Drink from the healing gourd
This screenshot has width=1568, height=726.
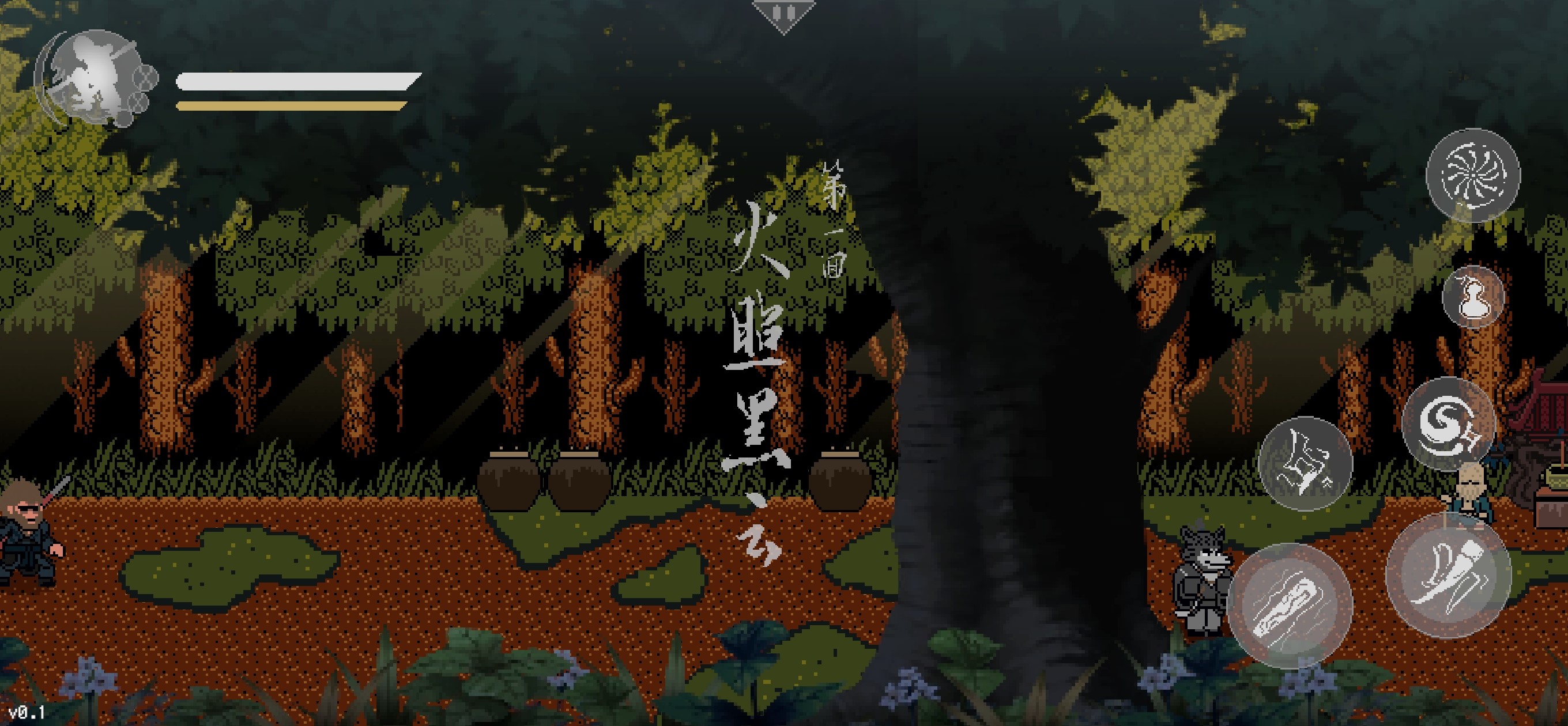(x=1473, y=297)
